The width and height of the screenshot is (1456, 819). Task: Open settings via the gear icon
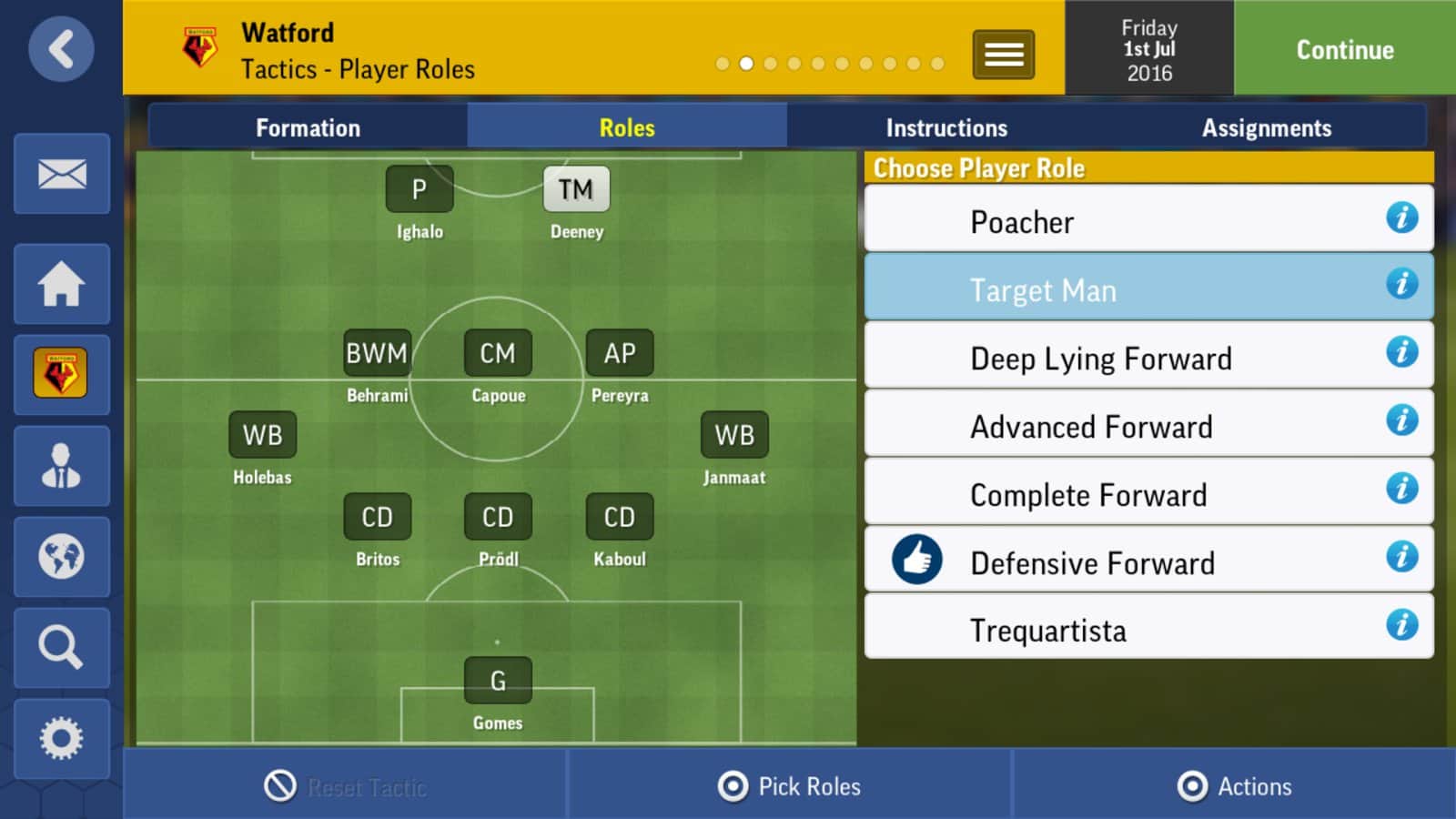[x=61, y=738]
